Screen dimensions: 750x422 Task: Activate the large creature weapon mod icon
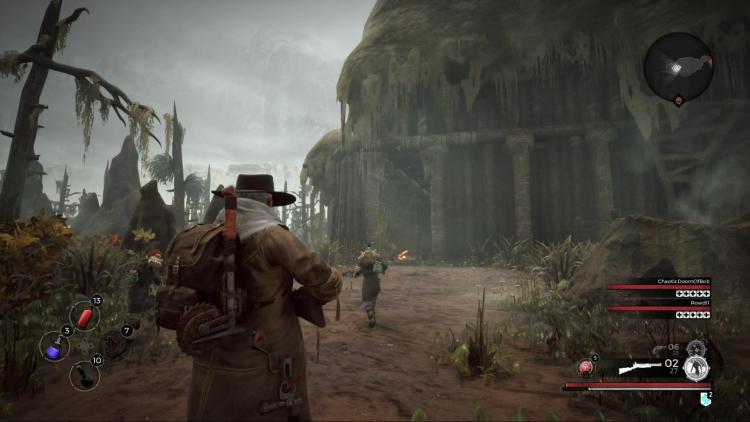tap(696, 368)
